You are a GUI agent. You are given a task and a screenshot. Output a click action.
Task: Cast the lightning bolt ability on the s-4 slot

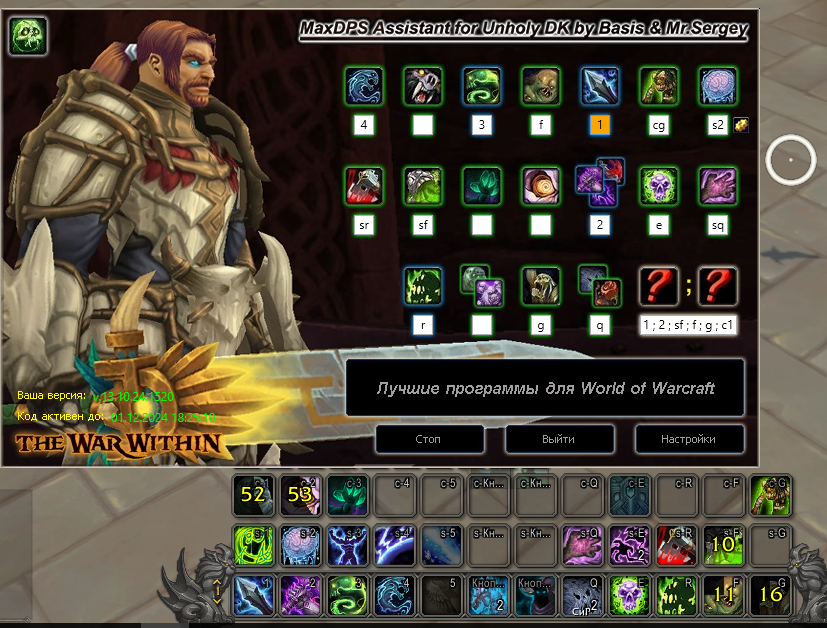393,544
